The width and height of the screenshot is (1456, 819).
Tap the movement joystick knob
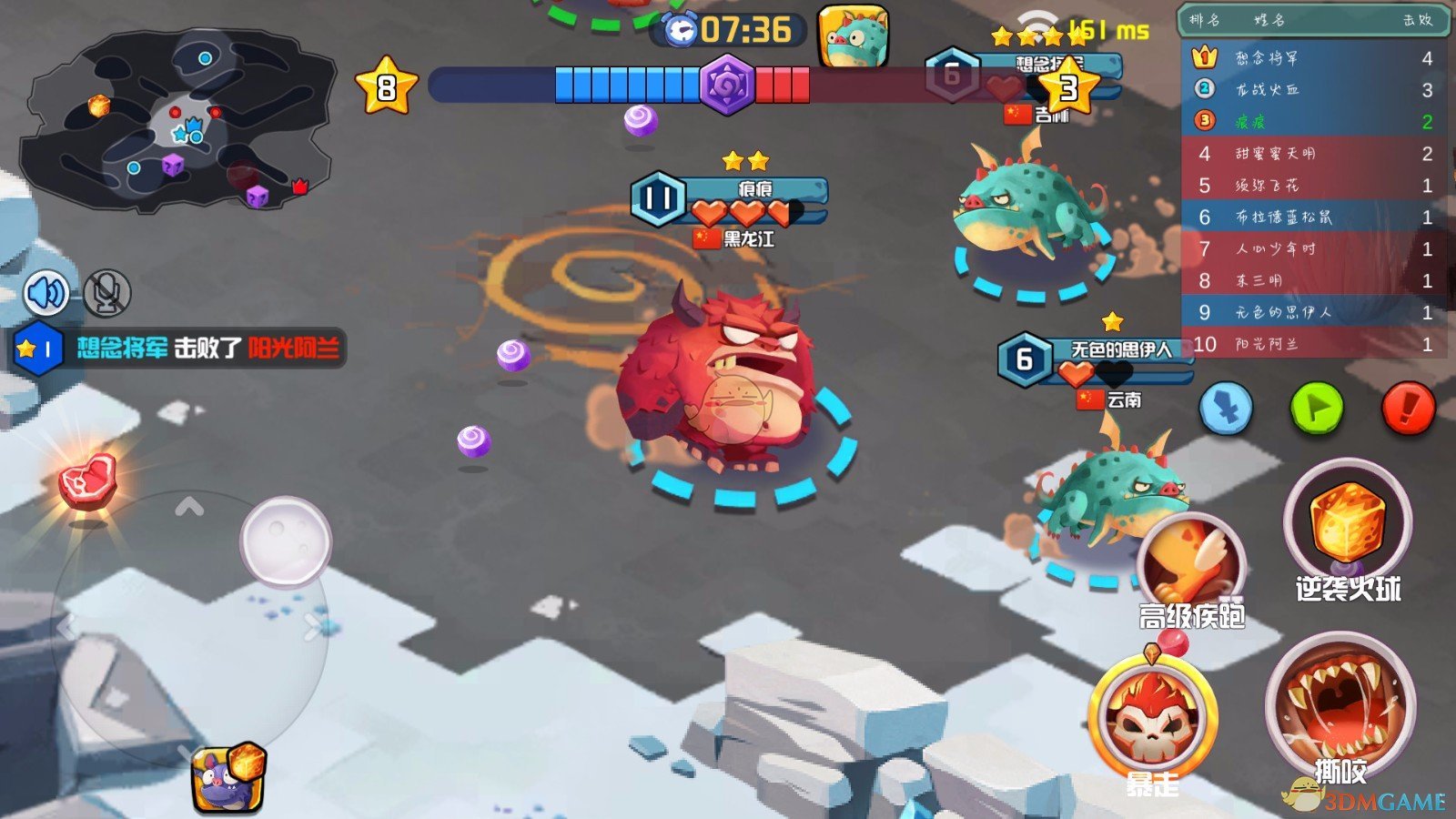pyautogui.click(x=286, y=541)
